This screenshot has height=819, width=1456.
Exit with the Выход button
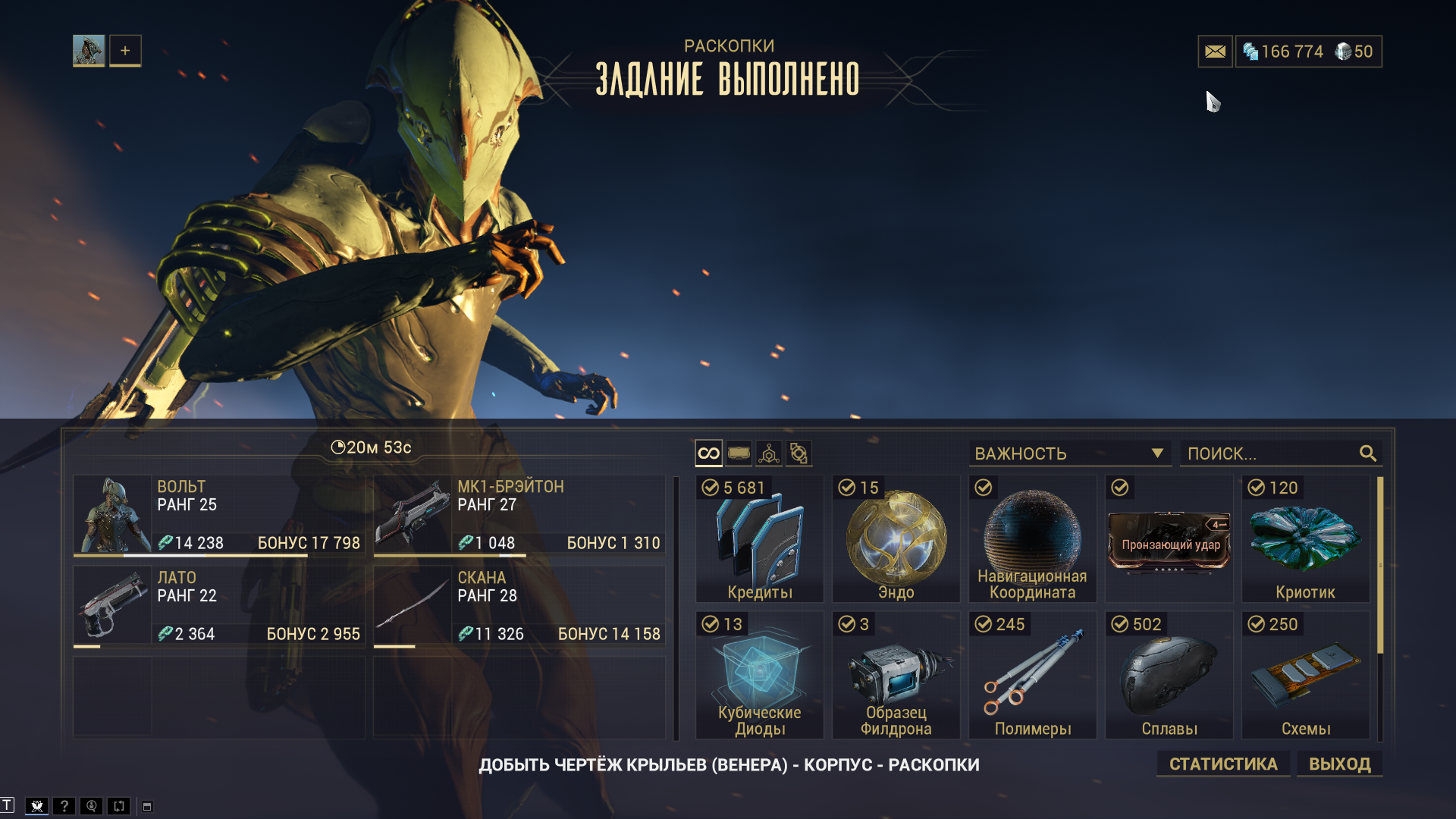click(1339, 764)
